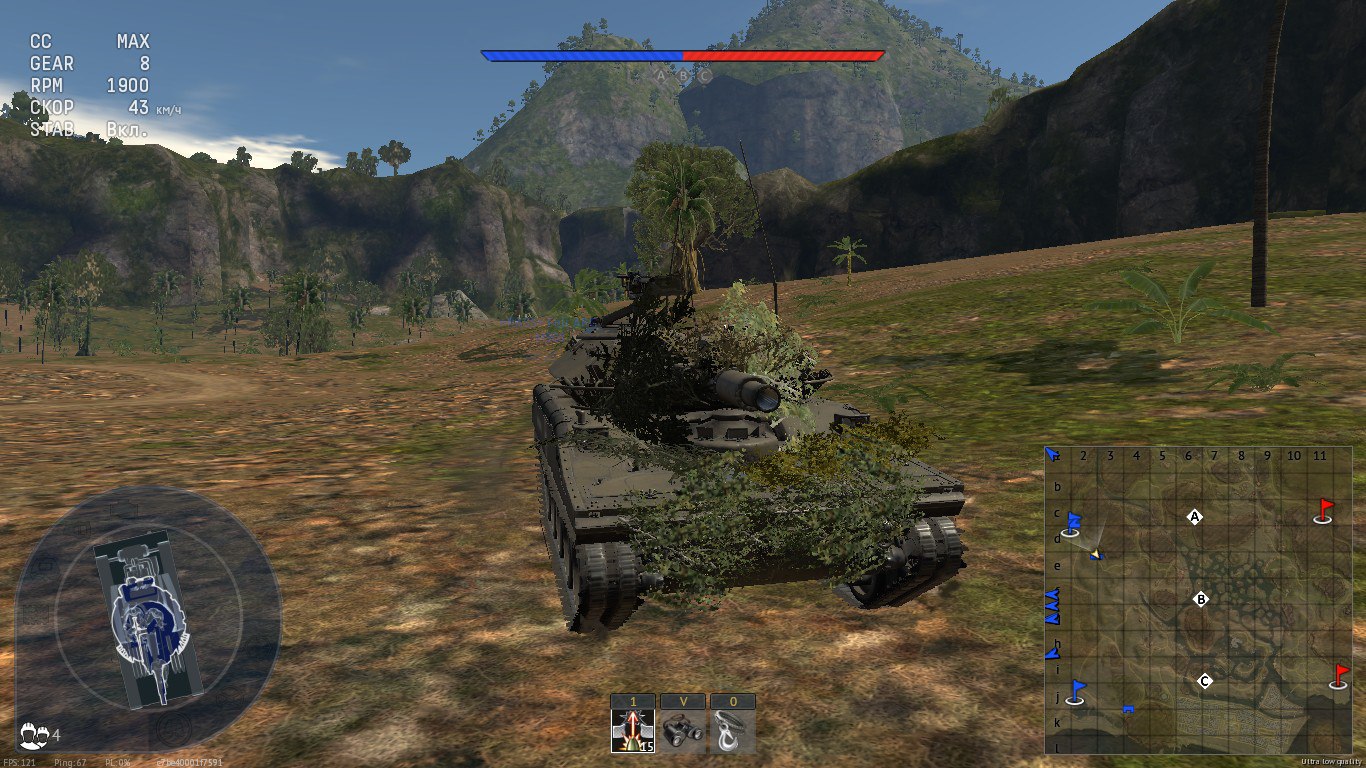Click the upper red enemy flag on minimap
Image resolution: width=1366 pixels, height=768 pixels.
(x=1324, y=510)
